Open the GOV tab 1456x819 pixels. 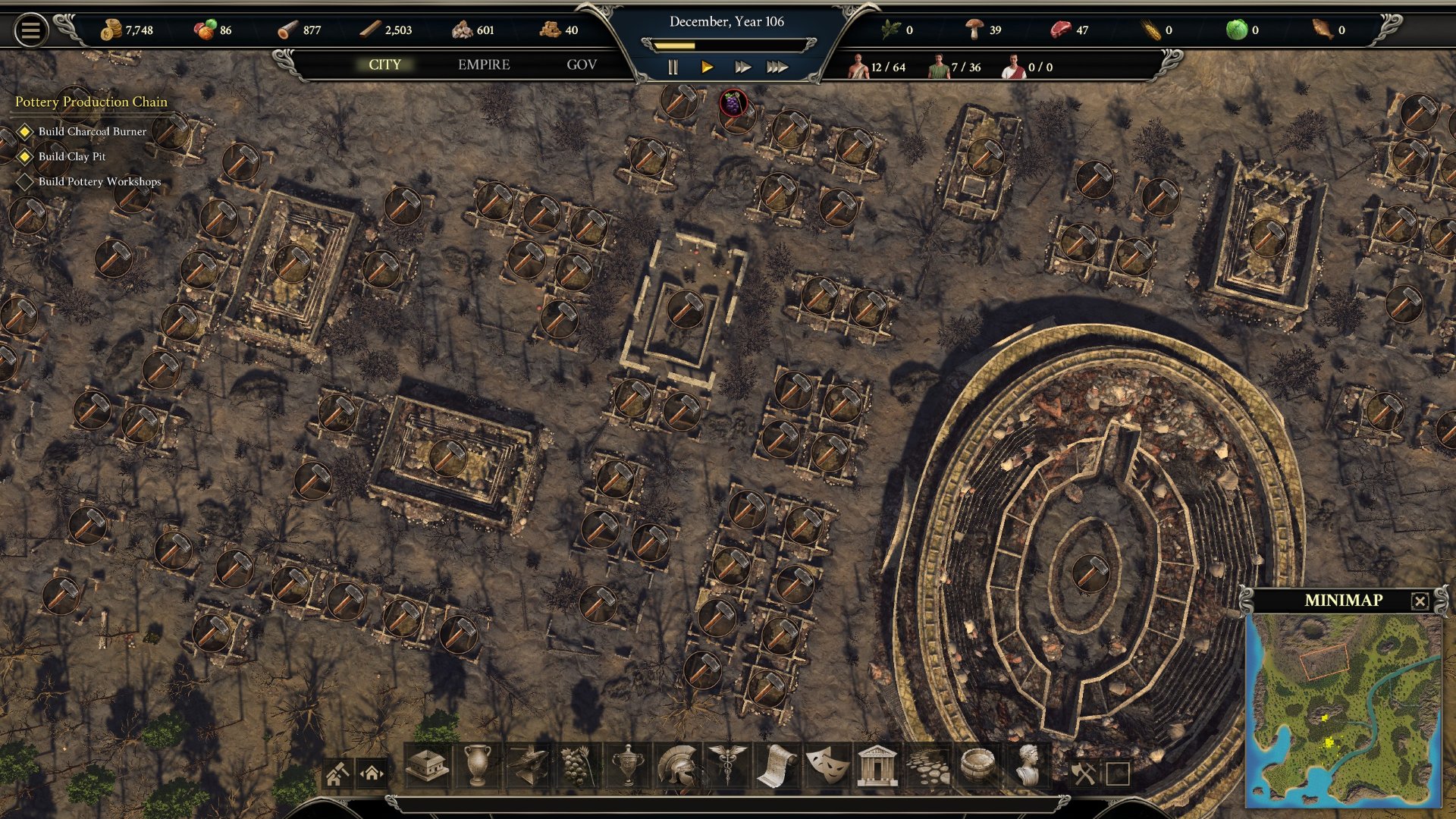tap(582, 65)
